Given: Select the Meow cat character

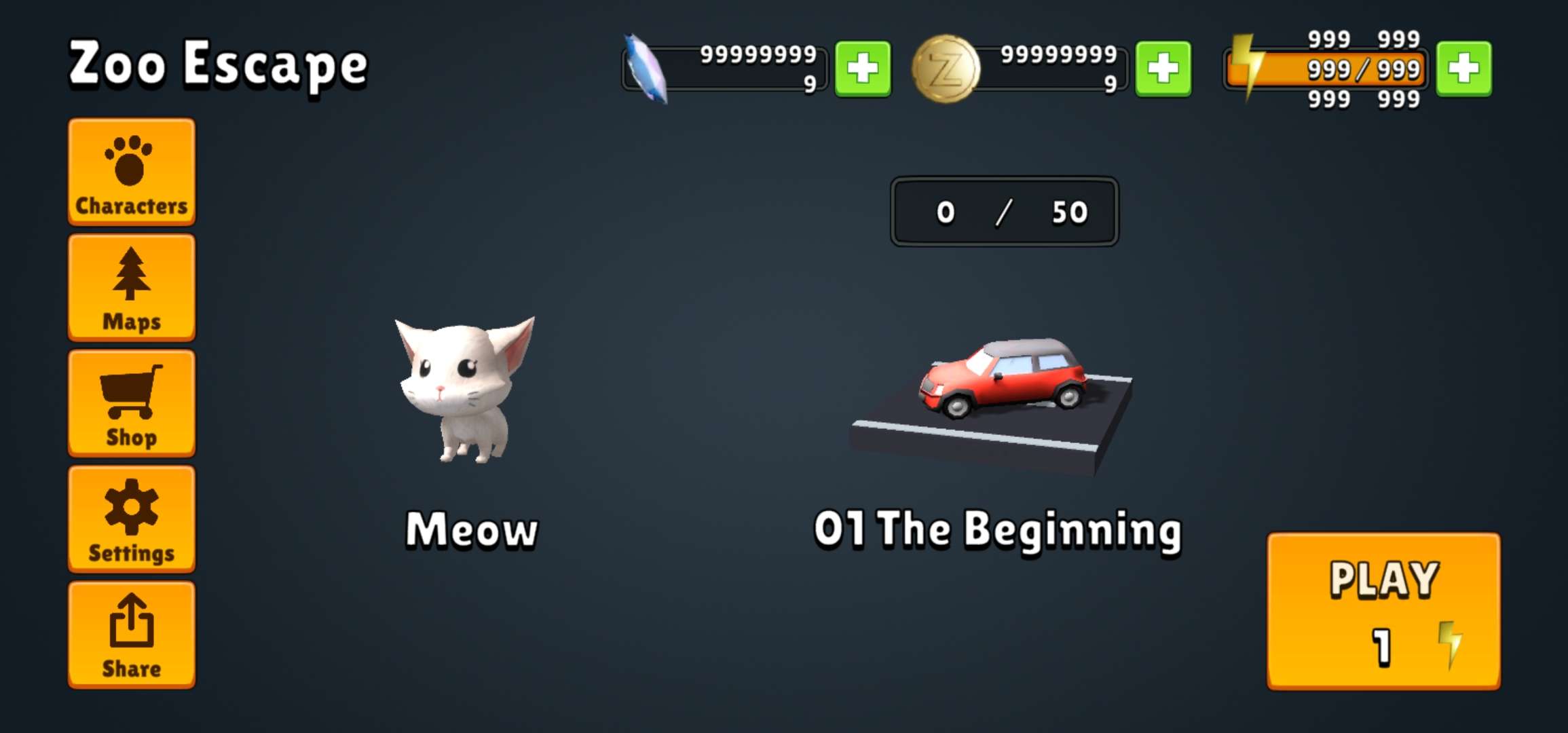Looking at the screenshot, I should point(466,390).
